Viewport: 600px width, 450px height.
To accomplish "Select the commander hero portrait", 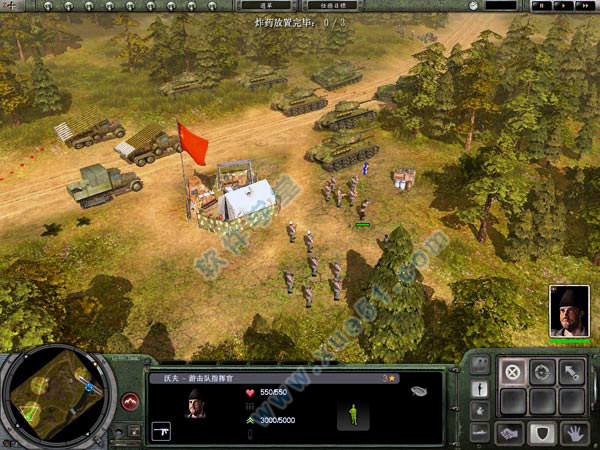I will tap(569, 311).
